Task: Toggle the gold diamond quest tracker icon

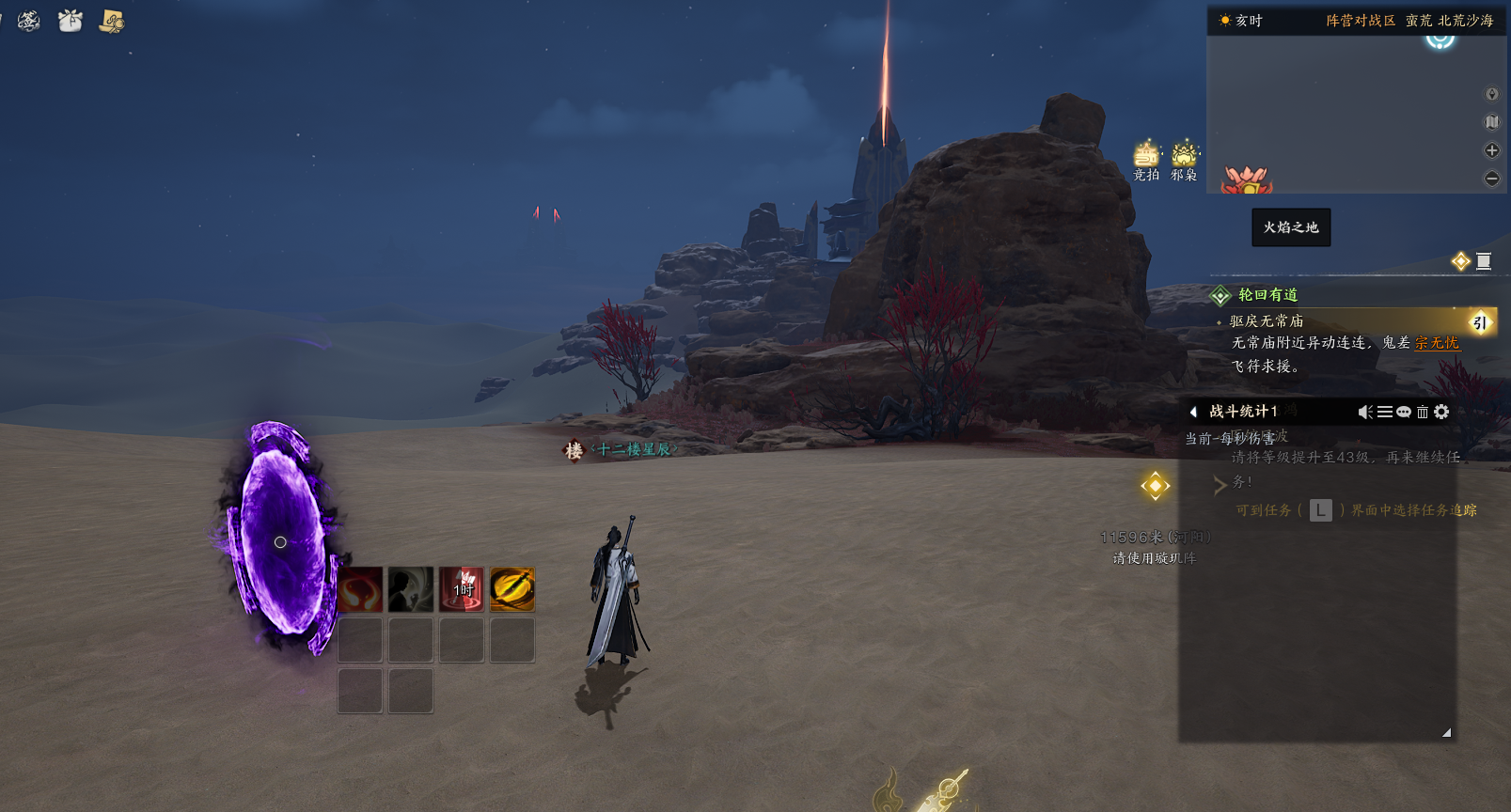Action: [x=1460, y=261]
